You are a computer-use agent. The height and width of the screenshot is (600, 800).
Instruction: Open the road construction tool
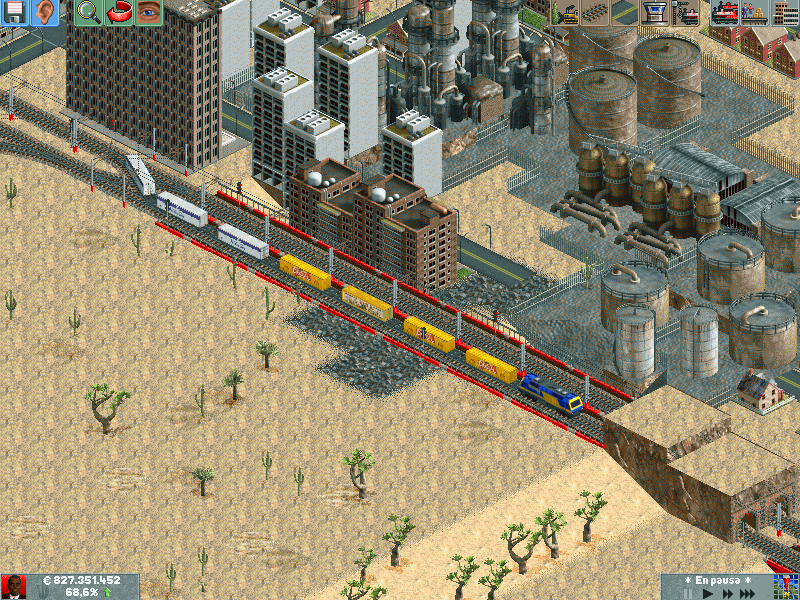625,12
